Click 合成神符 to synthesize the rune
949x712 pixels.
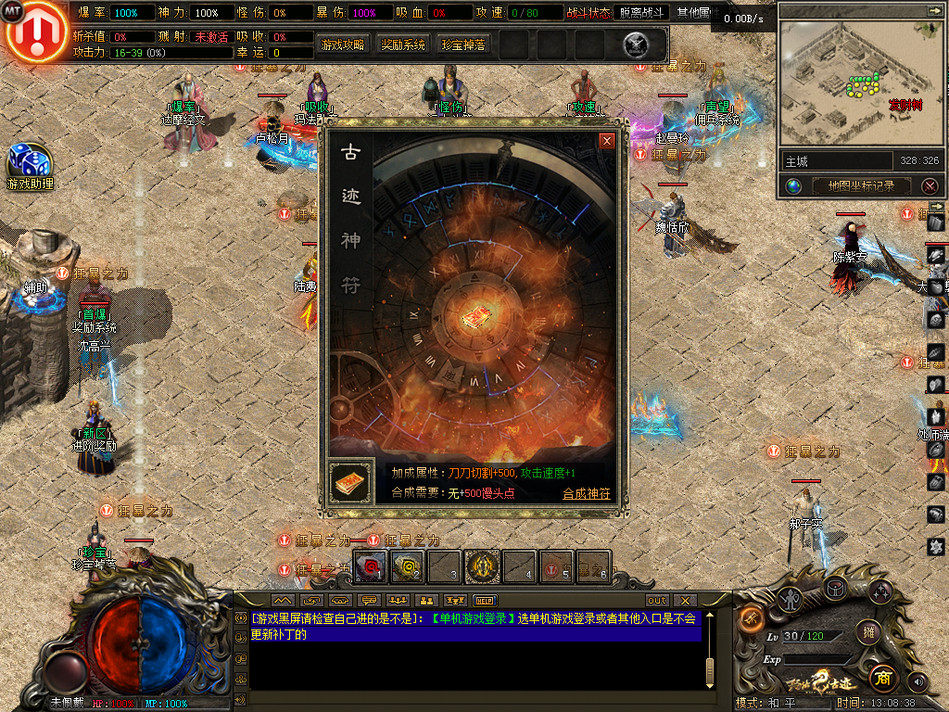[x=586, y=493]
